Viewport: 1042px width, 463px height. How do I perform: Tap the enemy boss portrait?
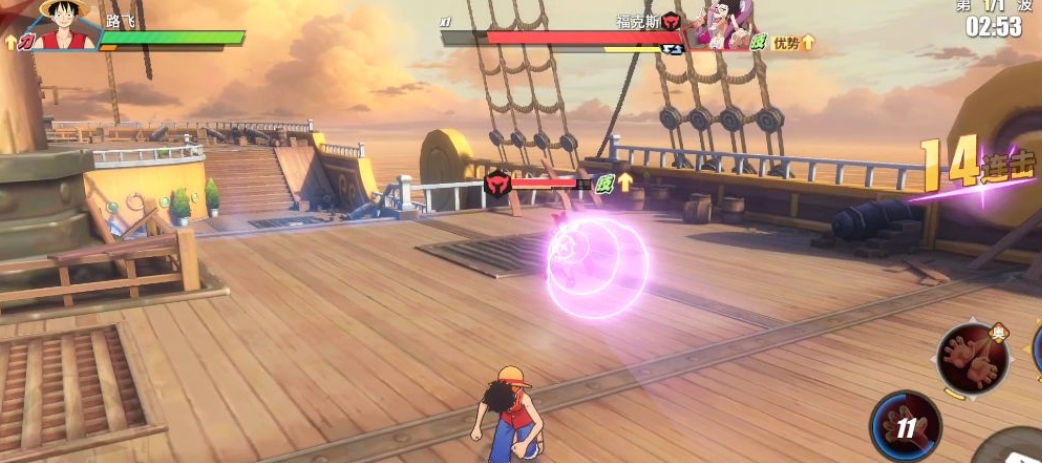tap(720, 25)
